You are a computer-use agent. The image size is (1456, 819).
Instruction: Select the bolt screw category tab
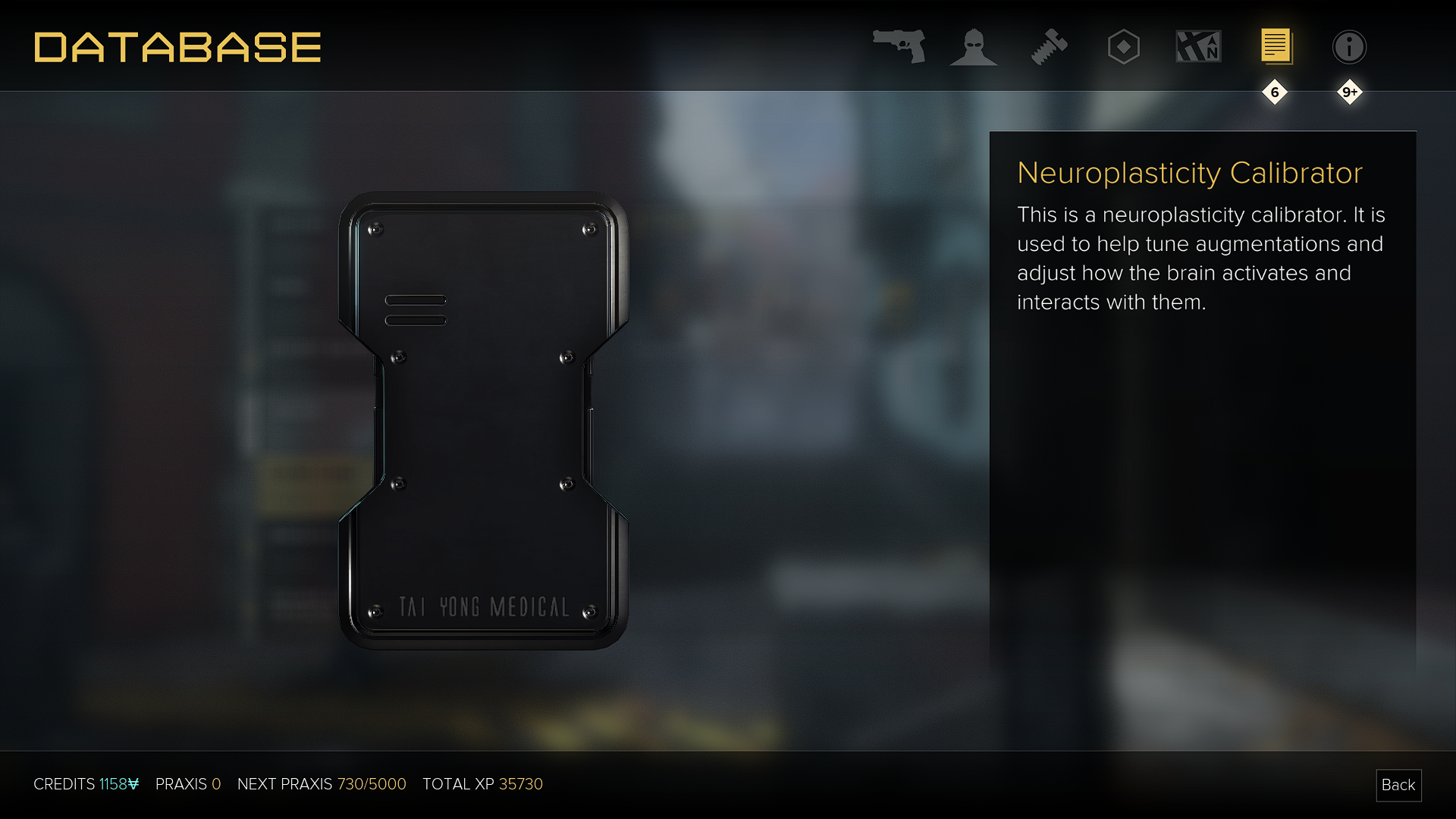point(1049,47)
